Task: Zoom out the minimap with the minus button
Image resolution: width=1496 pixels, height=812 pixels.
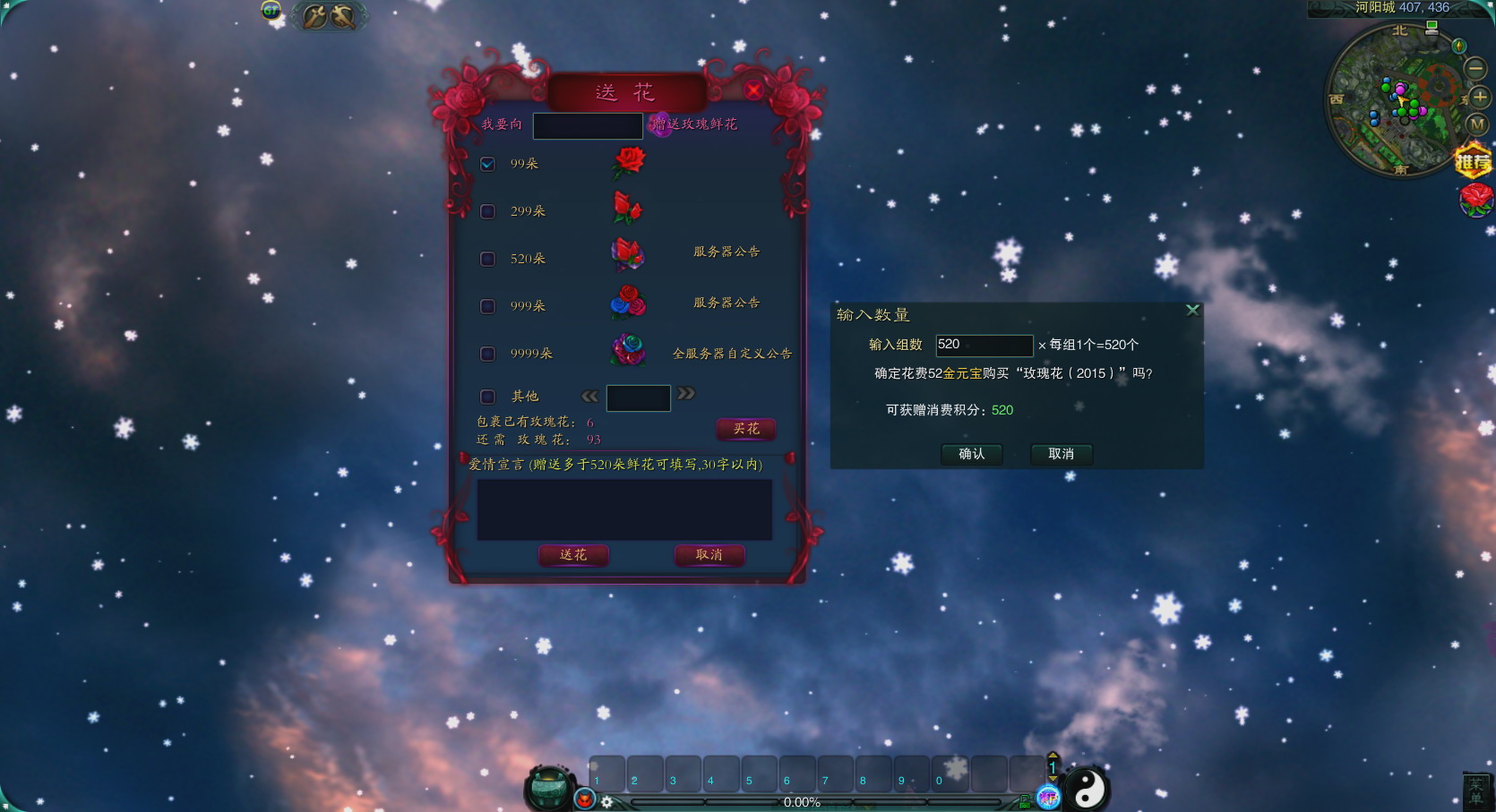Action: click(1475, 68)
